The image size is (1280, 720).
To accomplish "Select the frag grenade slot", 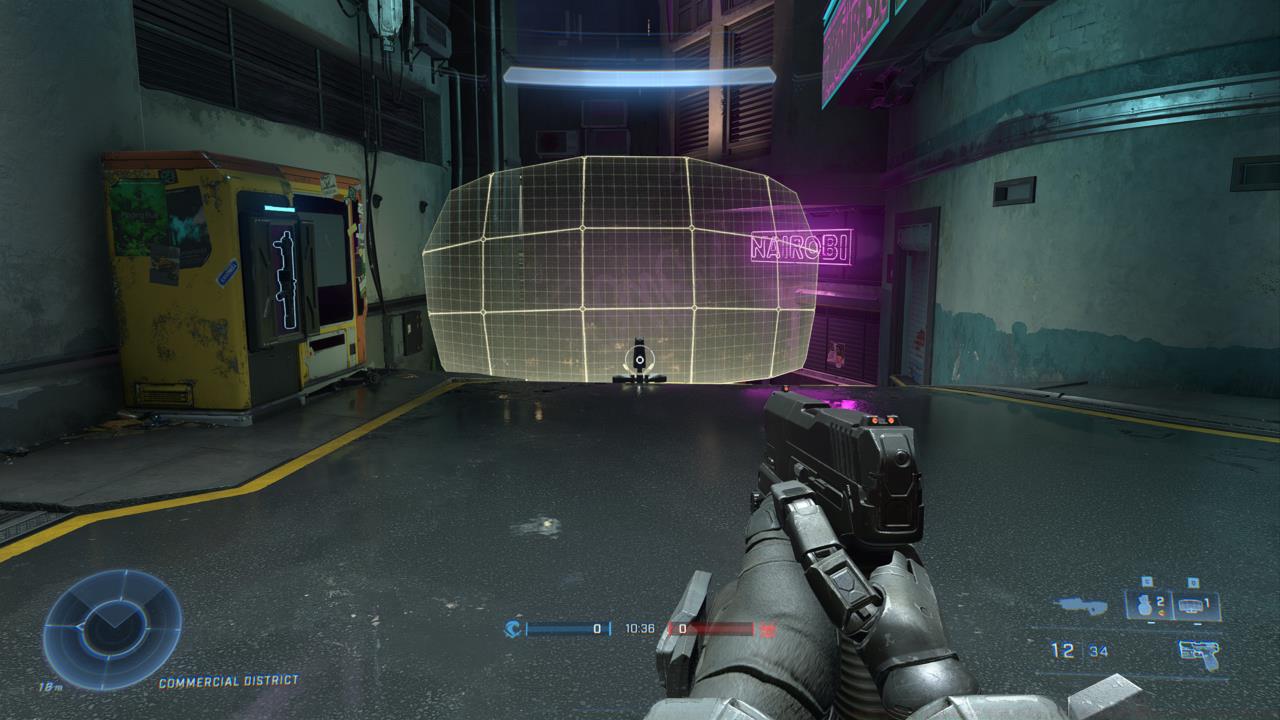I will point(1147,605).
